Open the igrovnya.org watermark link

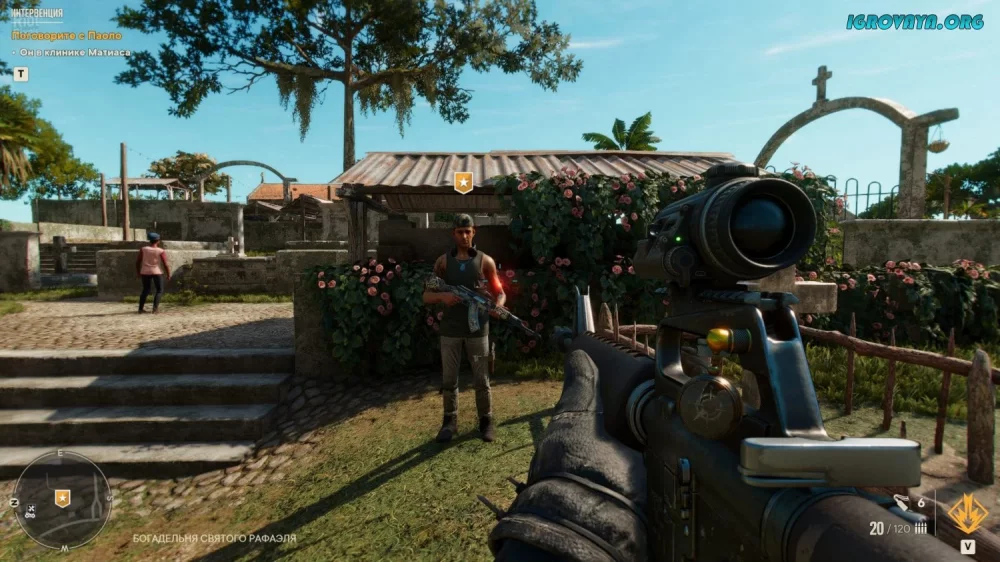914,21
